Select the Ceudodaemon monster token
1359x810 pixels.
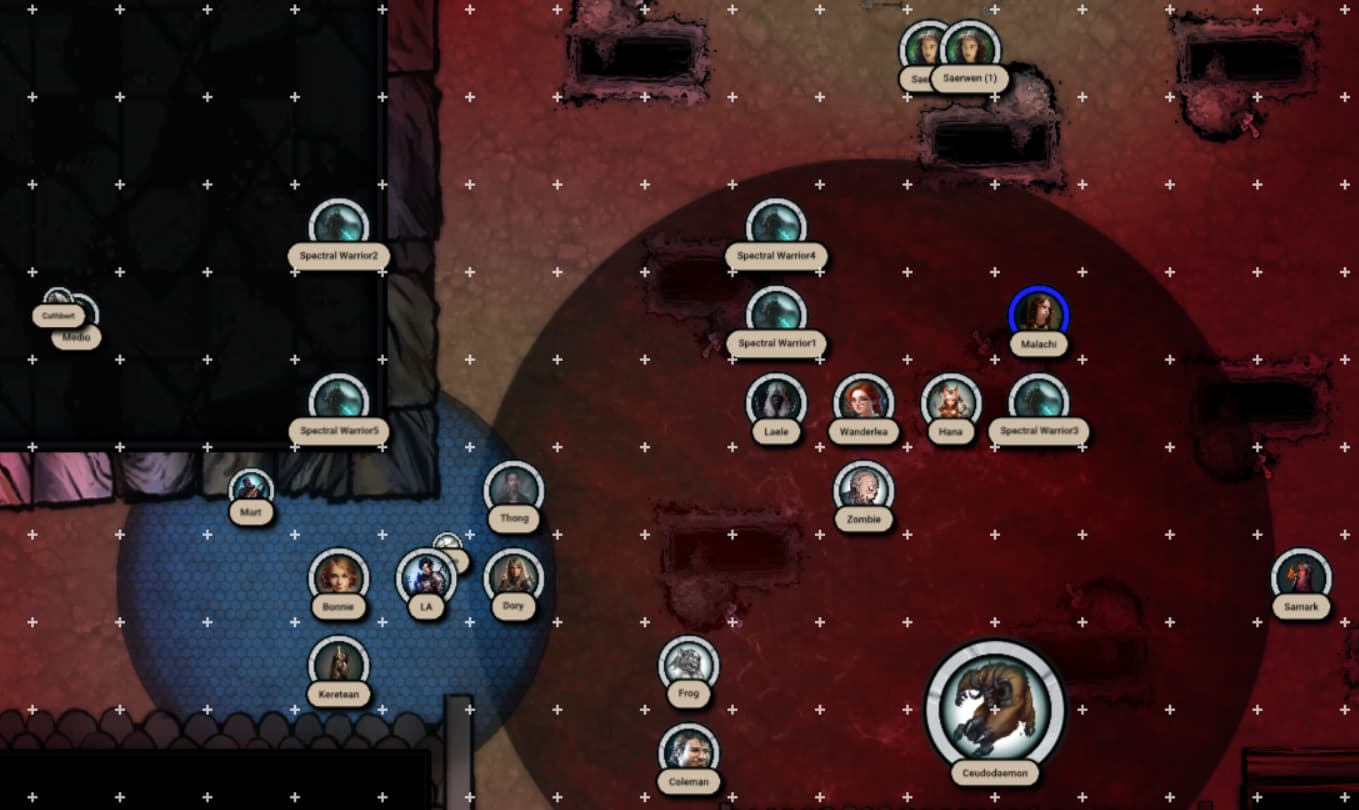[x=995, y=707]
